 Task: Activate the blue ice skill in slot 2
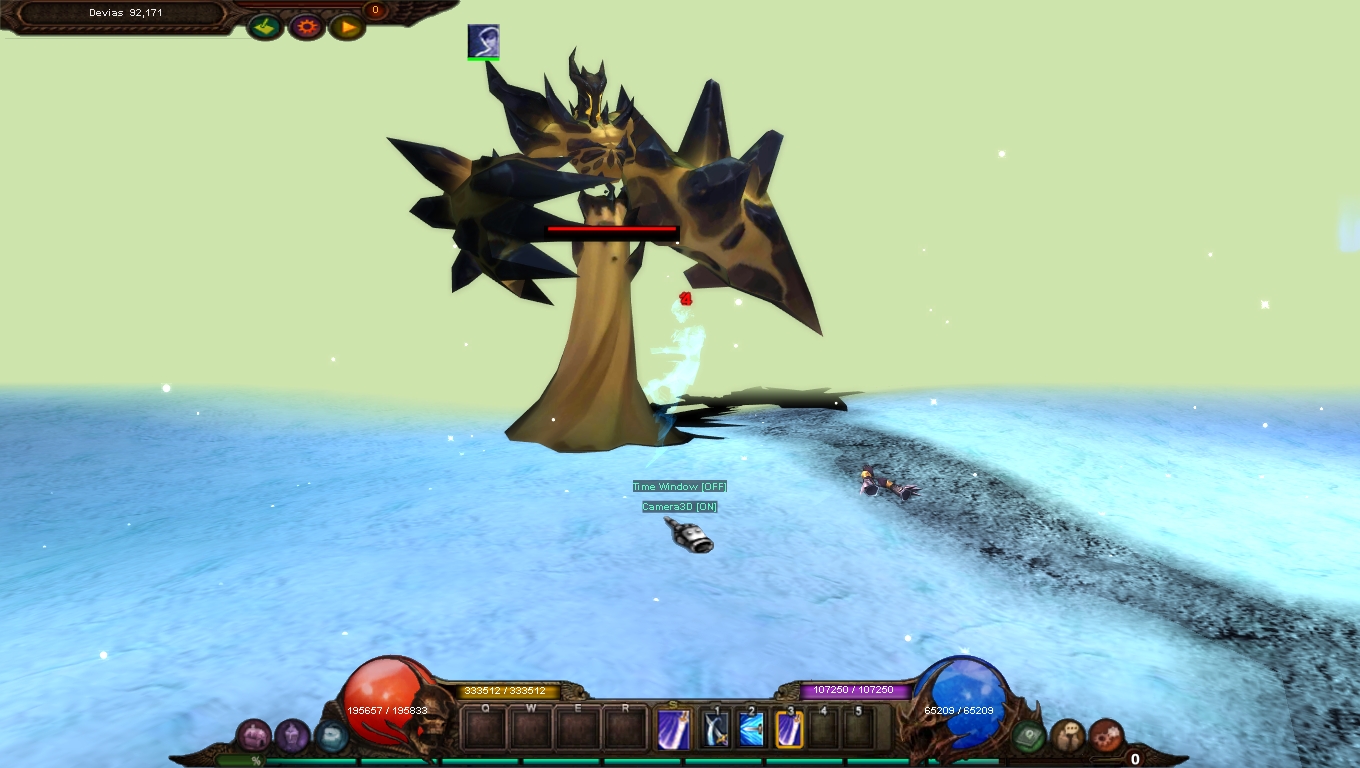[x=752, y=729]
